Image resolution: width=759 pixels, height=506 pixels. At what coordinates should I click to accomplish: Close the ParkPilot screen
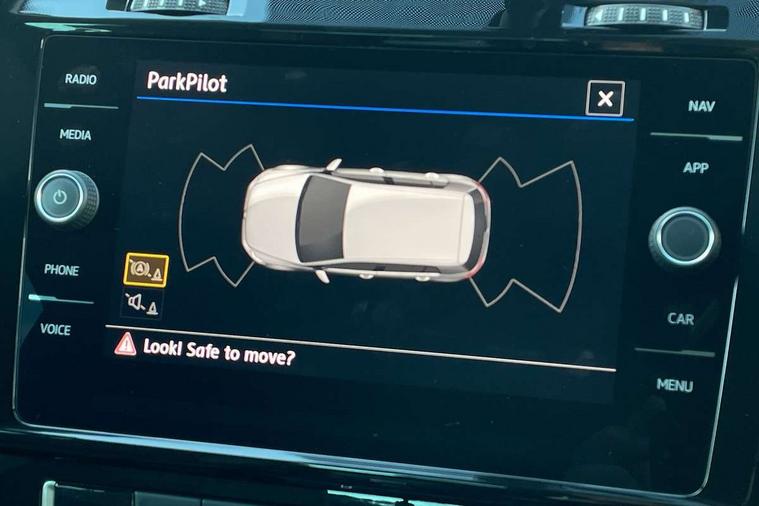coord(604,99)
